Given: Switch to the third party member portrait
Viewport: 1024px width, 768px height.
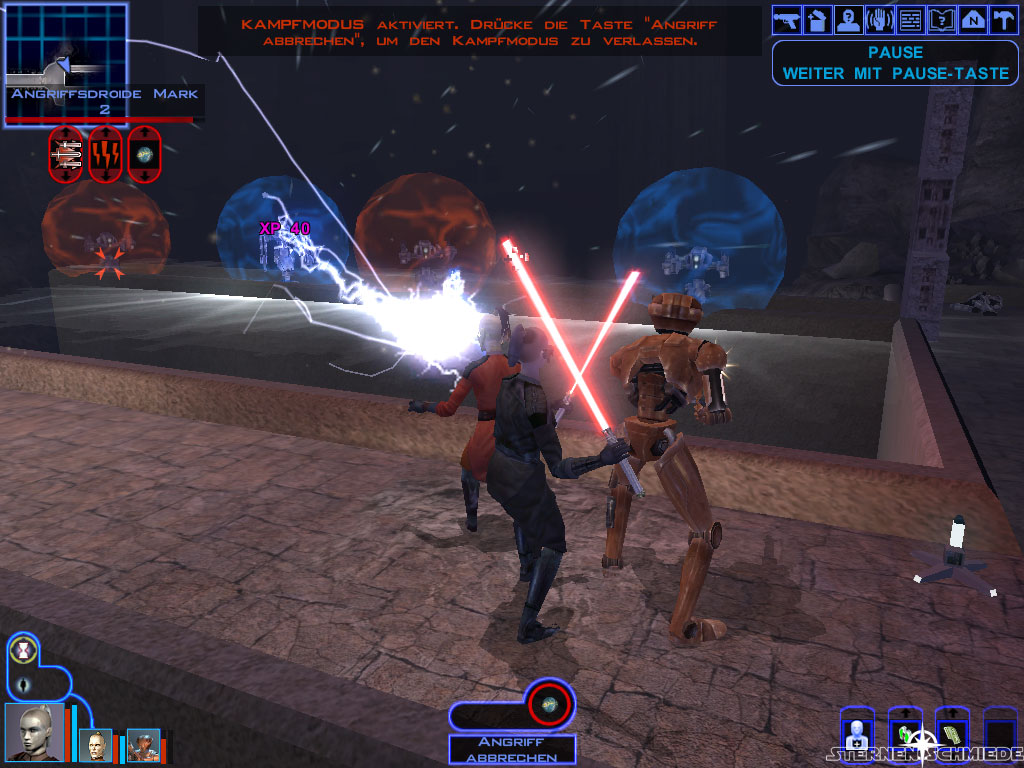Looking at the screenshot, I should point(143,745).
